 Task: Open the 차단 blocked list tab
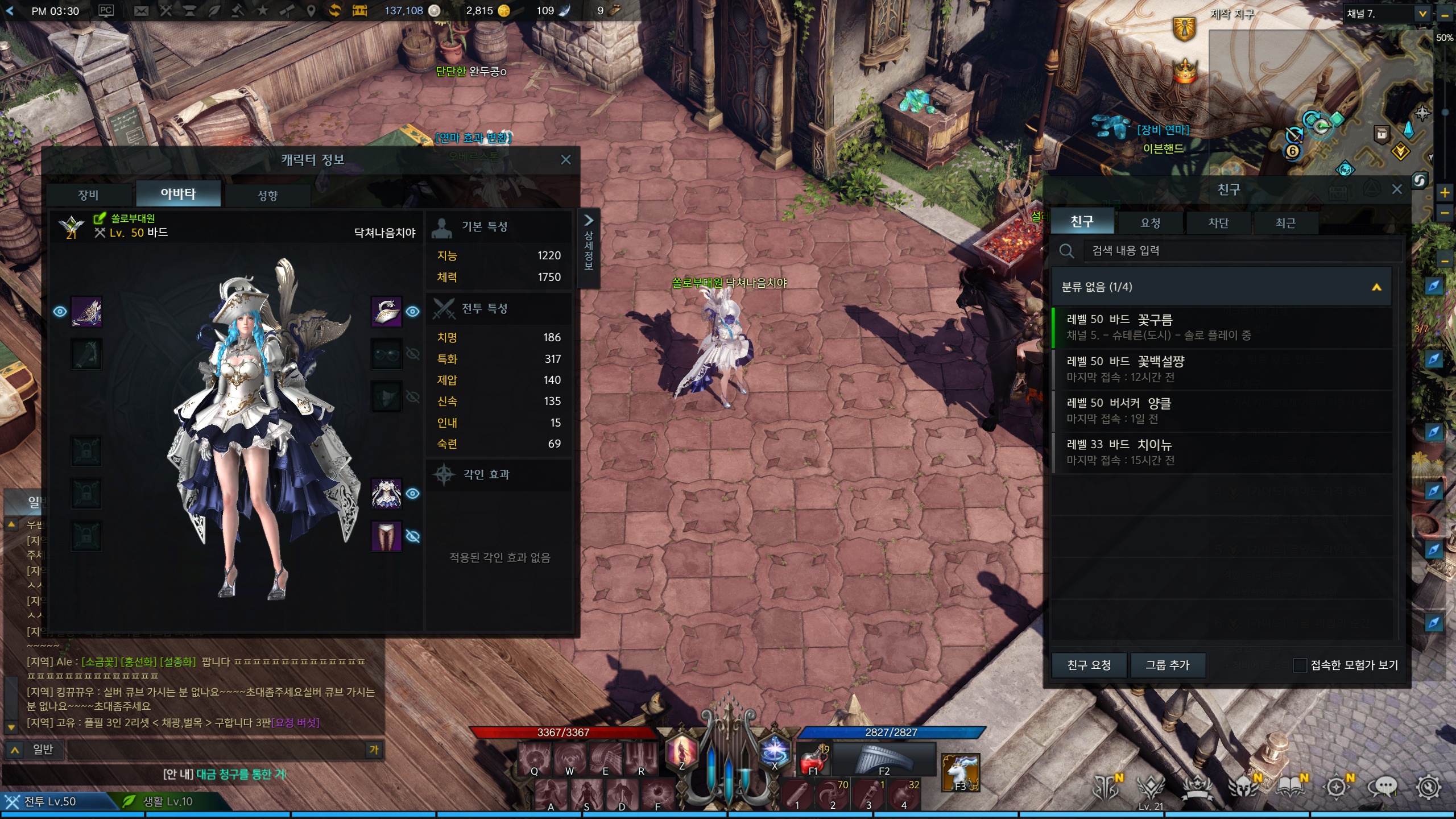click(1218, 223)
